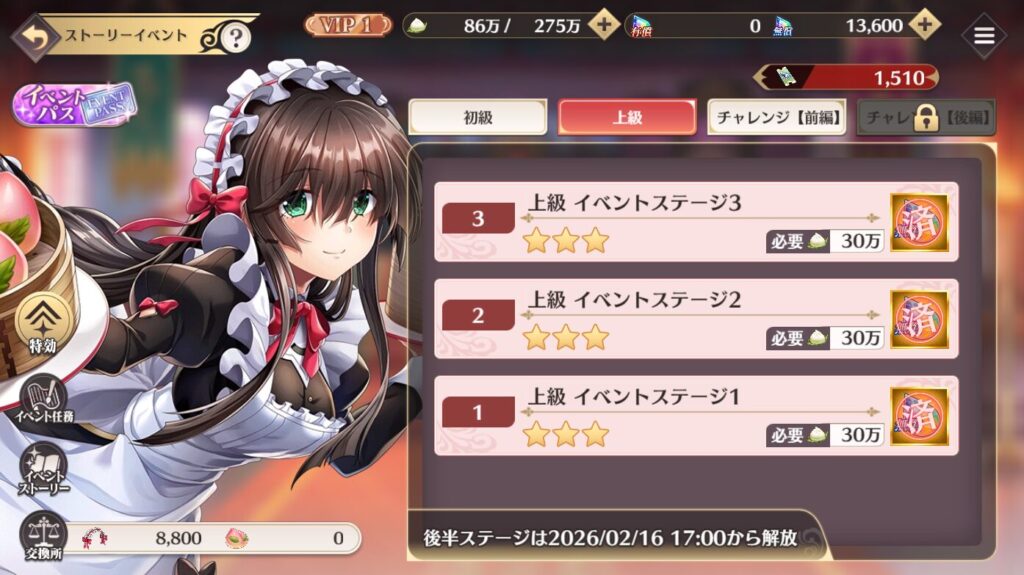Open the hamburger main menu

coord(984,36)
